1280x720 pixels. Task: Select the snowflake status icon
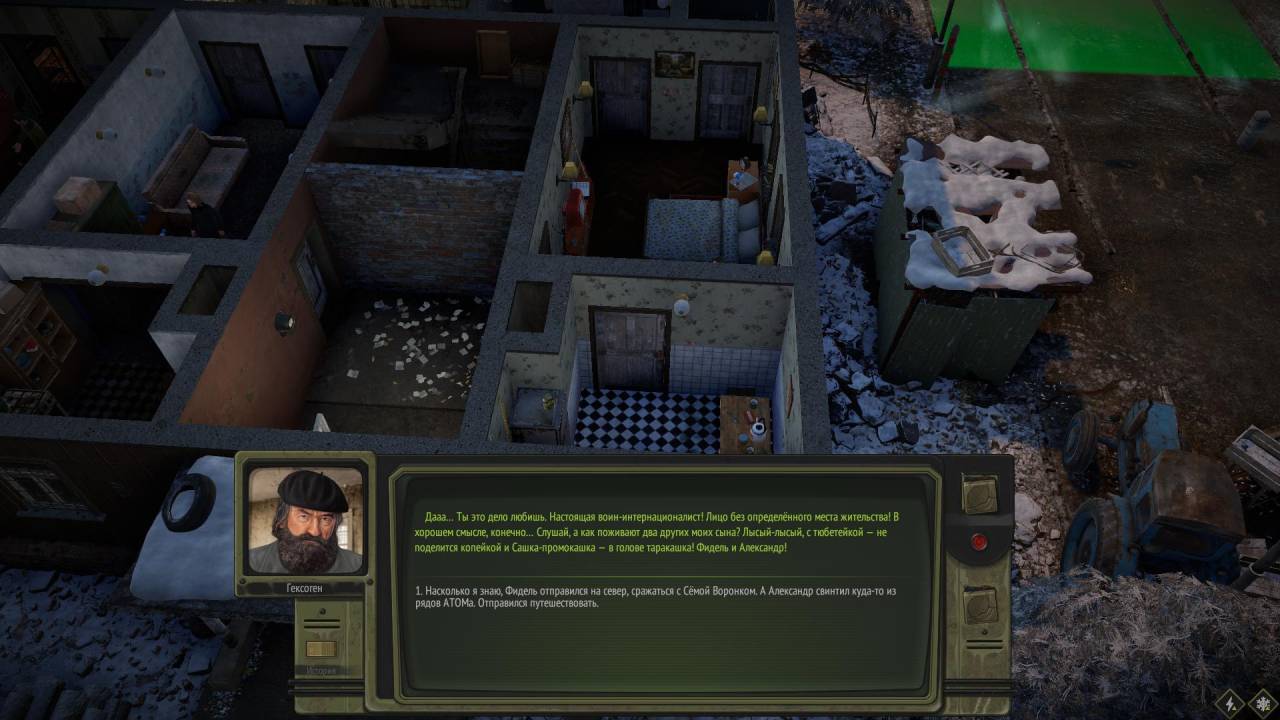pos(1262,701)
